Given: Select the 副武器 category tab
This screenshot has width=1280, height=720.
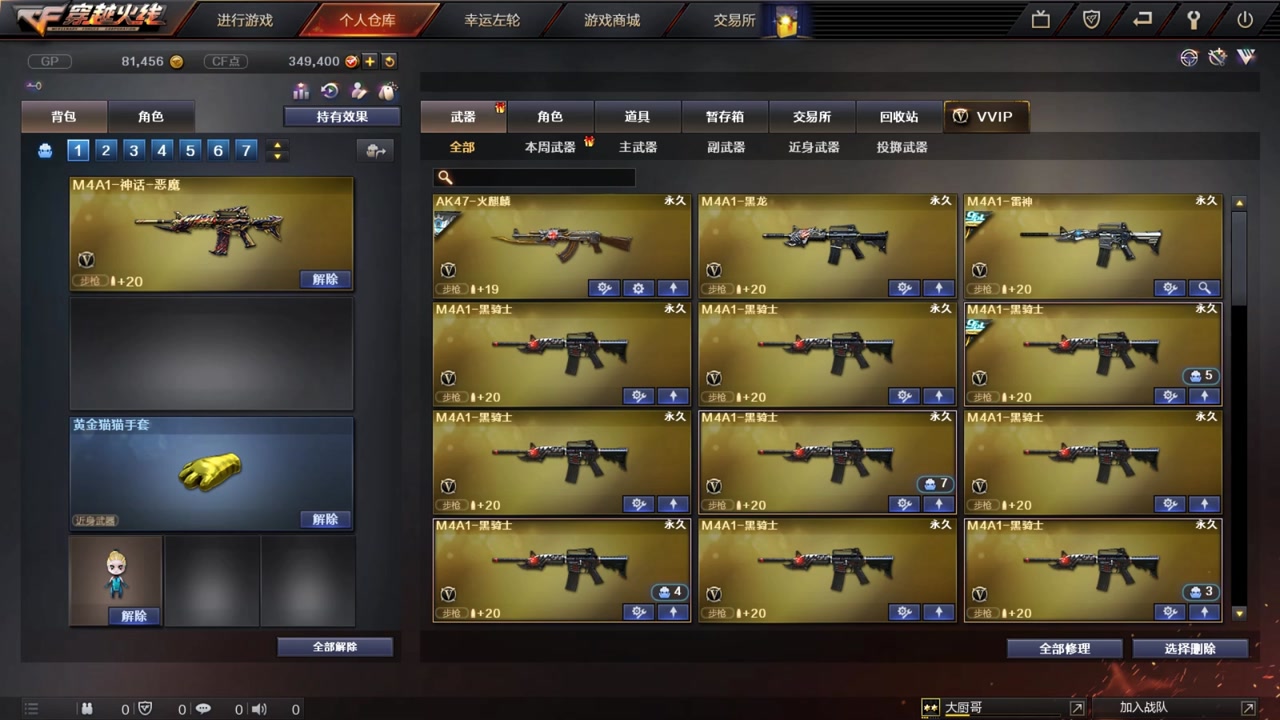Looking at the screenshot, I should tap(724, 146).
